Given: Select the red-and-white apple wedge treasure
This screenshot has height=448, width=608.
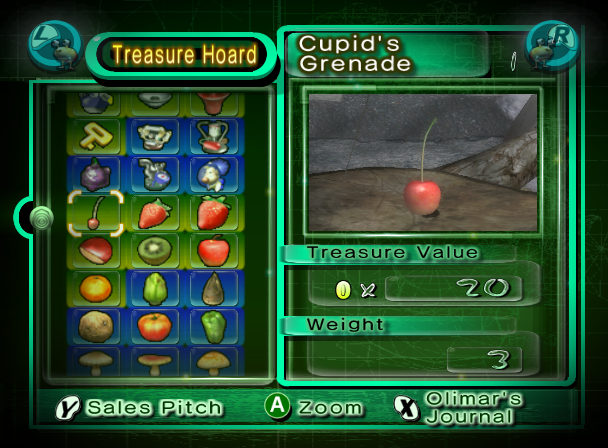Looking at the screenshot, I should pos(95,250).
